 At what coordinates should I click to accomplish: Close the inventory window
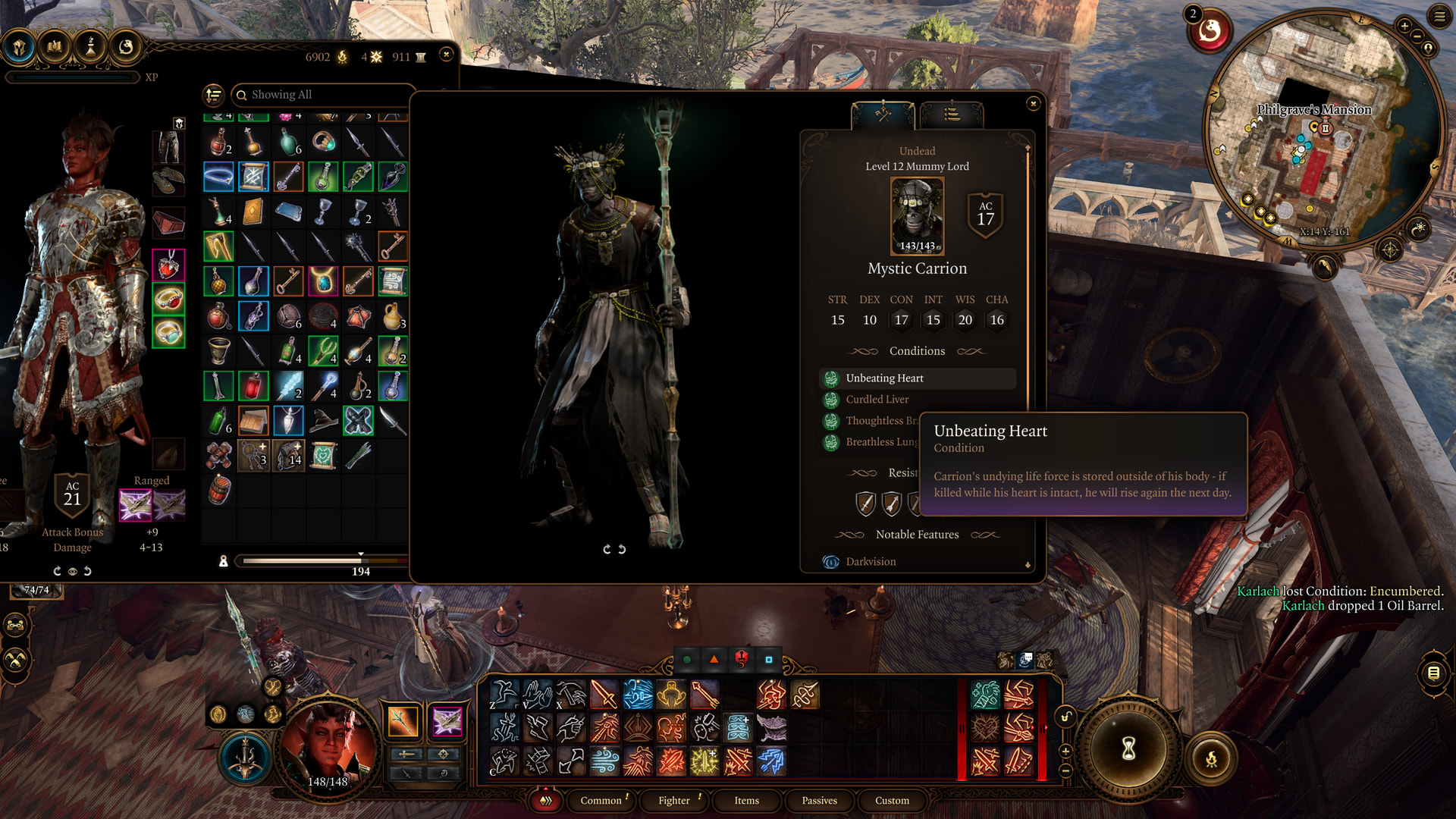(x=447, y=54)
